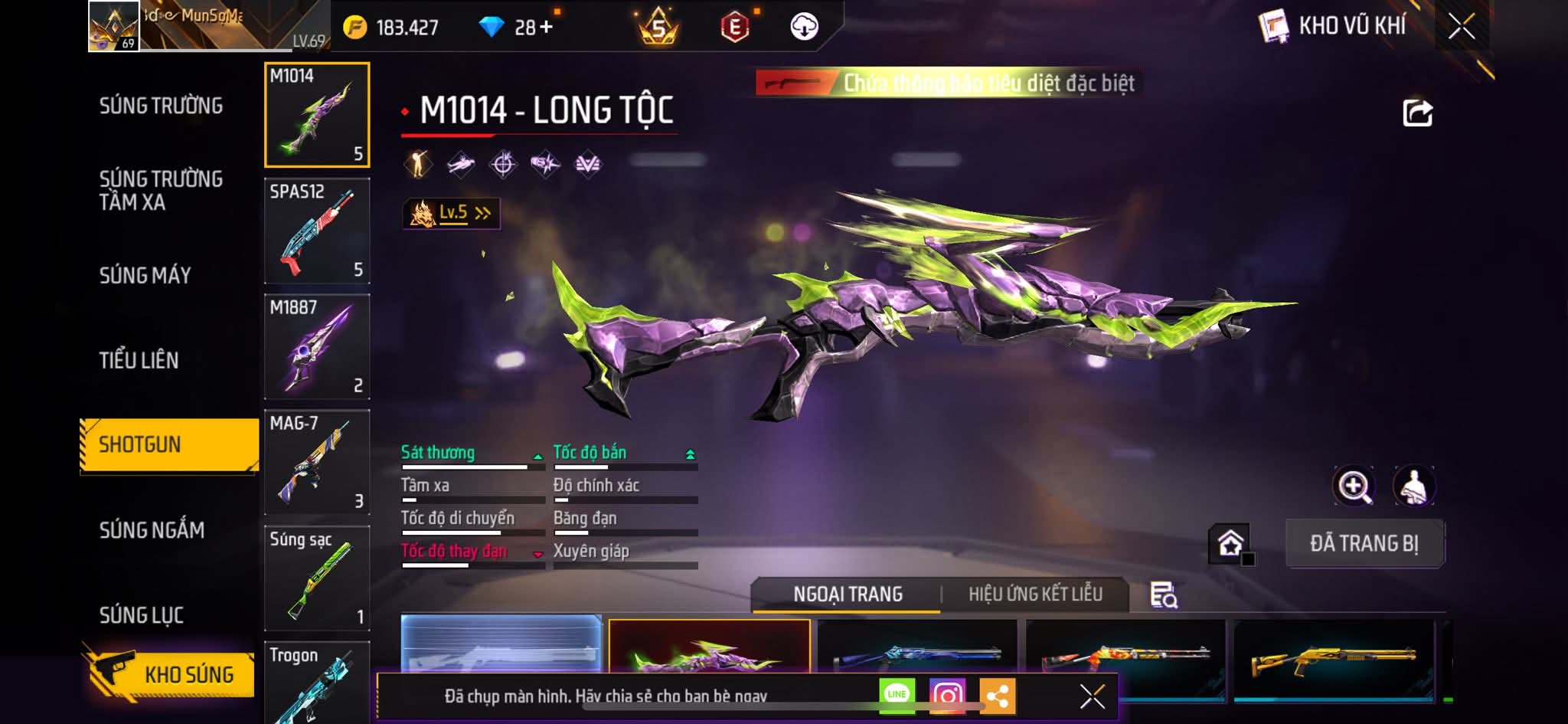Viewport: 1568px width, 724px height.
Task: Open the Súng Máy weapon category
Action: 145,275
